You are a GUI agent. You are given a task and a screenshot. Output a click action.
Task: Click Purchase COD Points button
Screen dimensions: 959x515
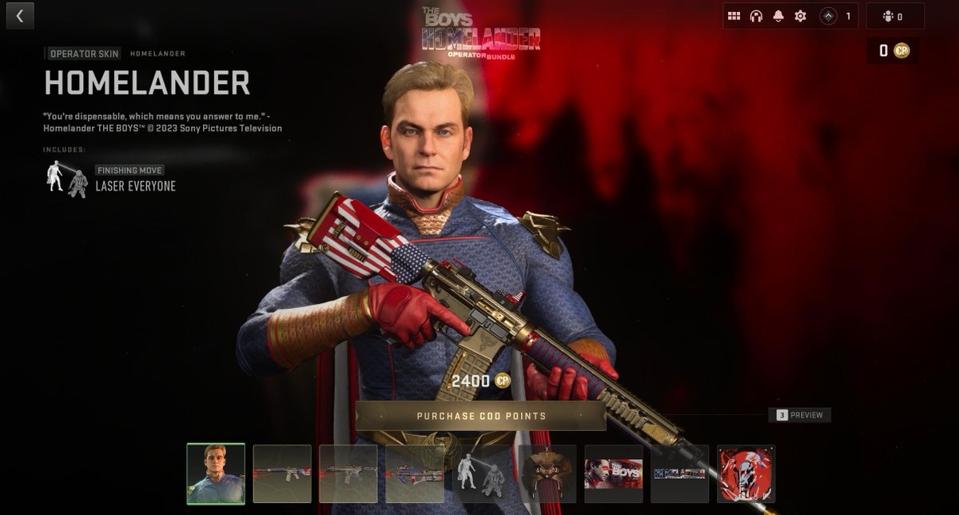[x=481, y=416]
